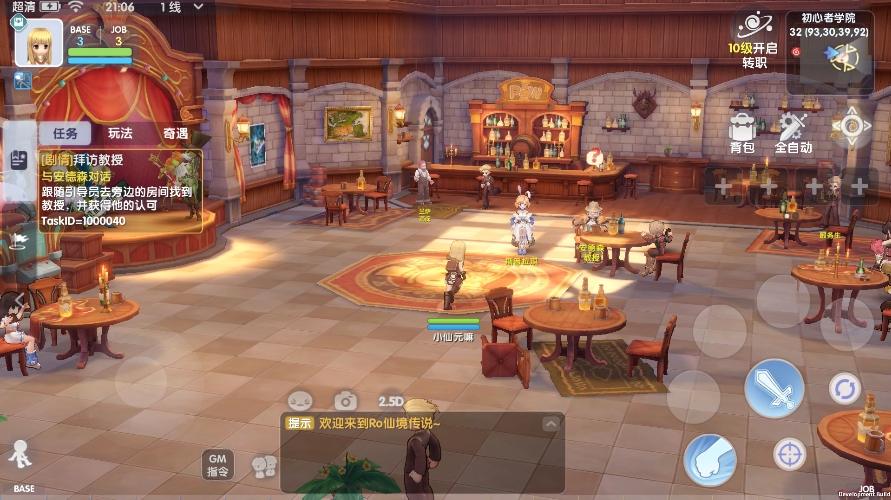The width and height of the screenshot is (891, 500).
Task: Open the 背包 backpack
Action: click(x=742, y=131)
